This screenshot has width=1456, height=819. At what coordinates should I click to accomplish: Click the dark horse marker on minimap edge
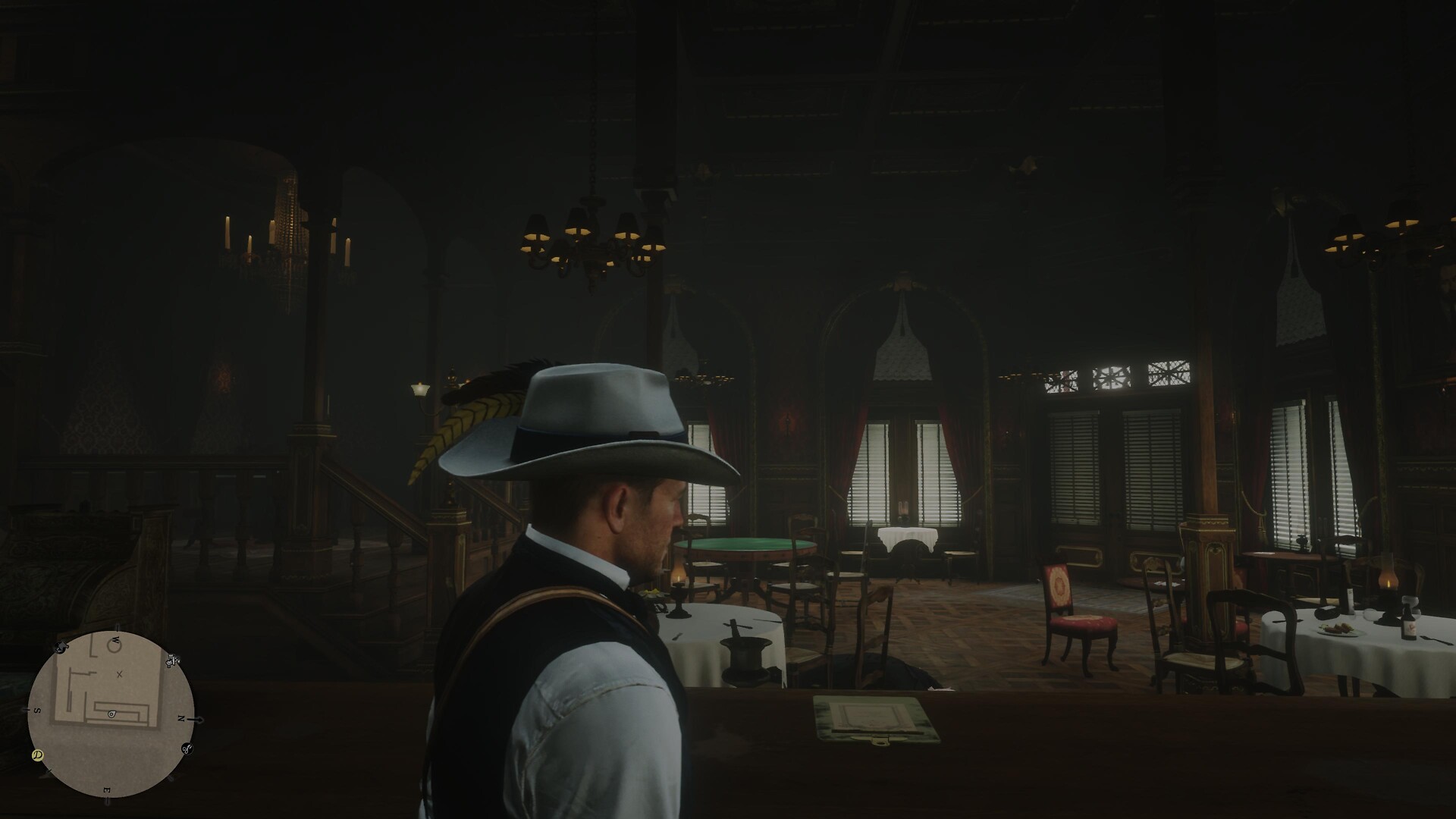click(61, 647)
